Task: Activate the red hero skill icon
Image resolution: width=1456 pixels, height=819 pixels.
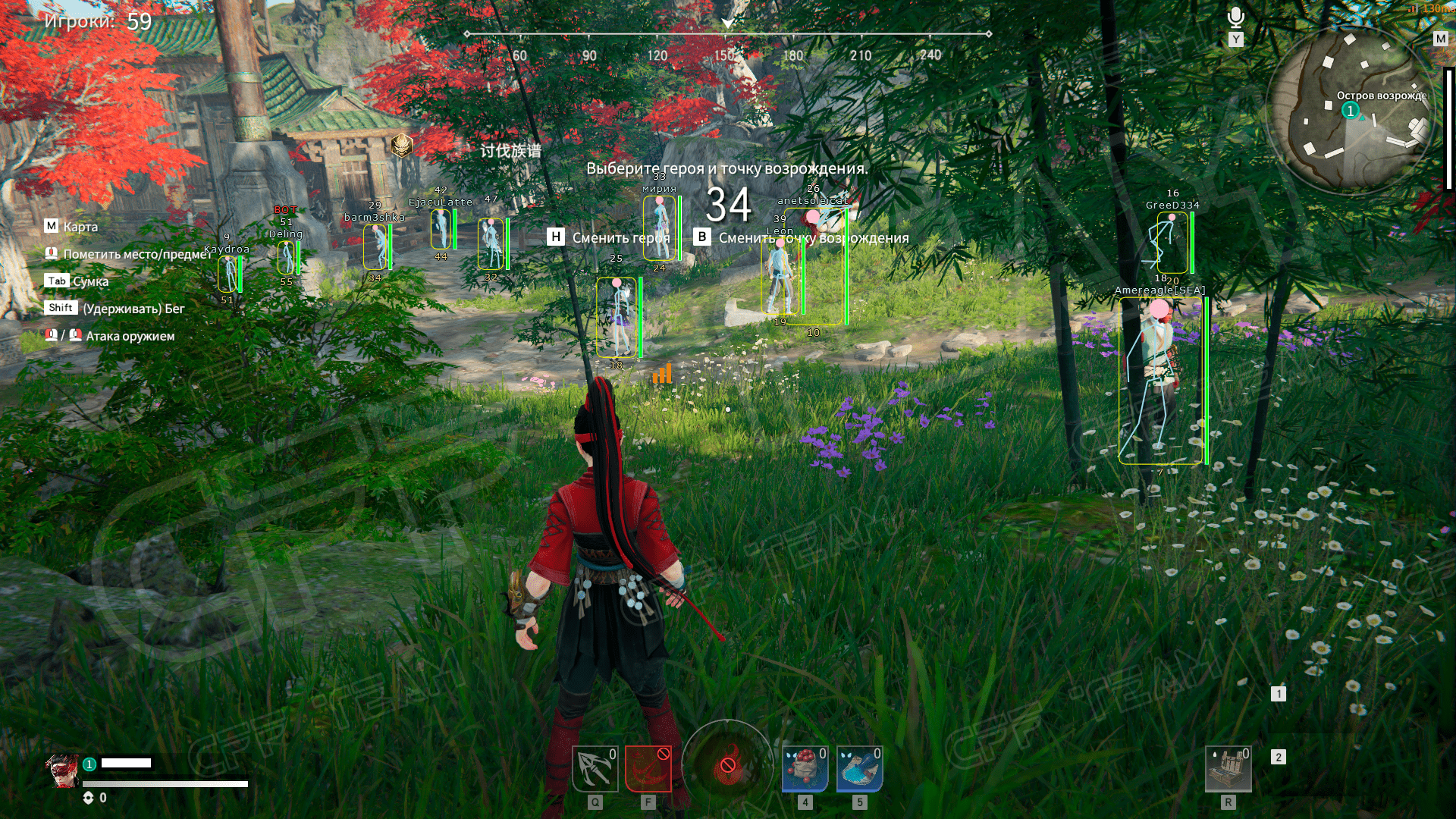Action: pos(648,768)
